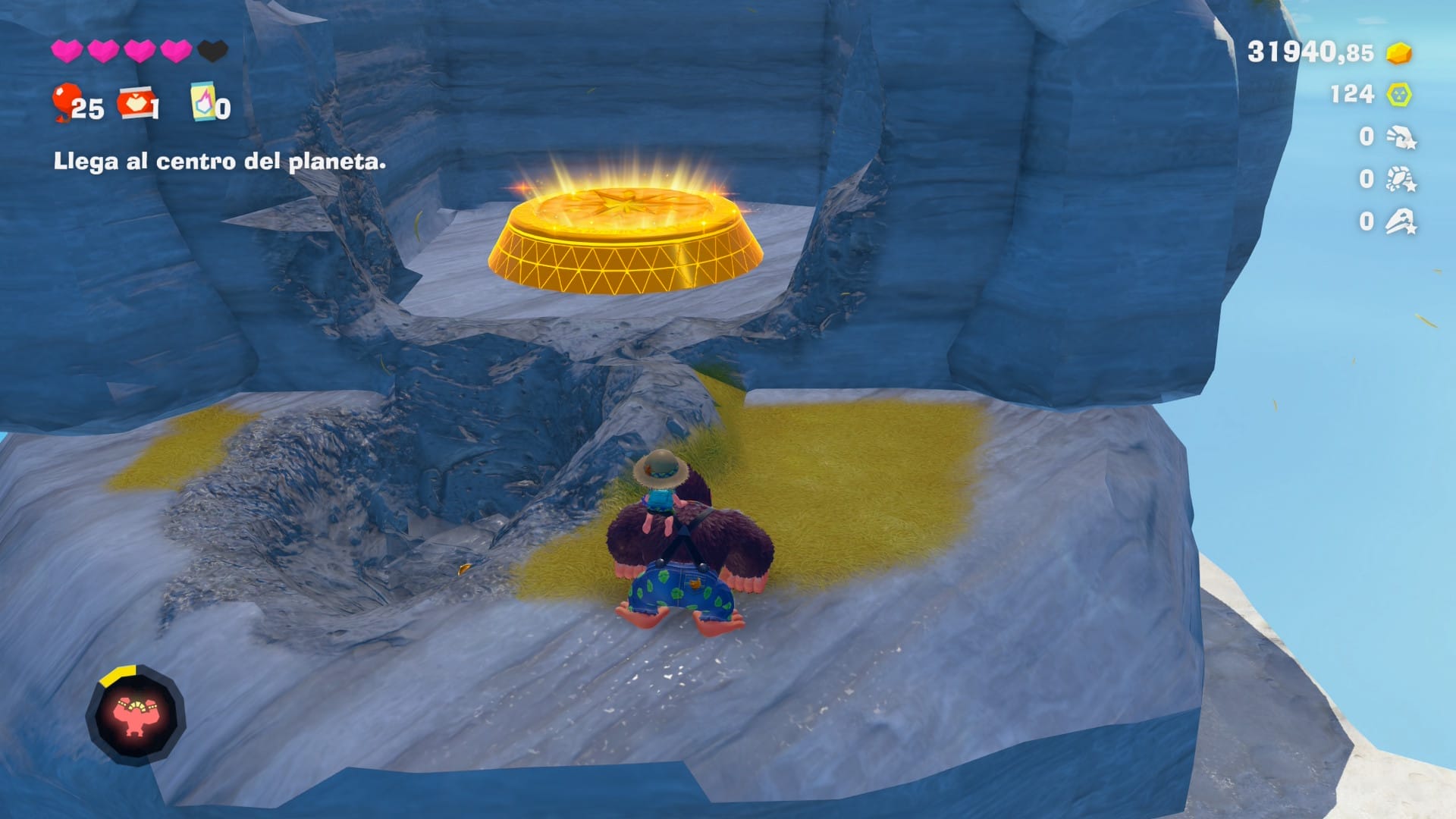
Task: Toggle the first pink heart in health bar
Action: point(67,49)
